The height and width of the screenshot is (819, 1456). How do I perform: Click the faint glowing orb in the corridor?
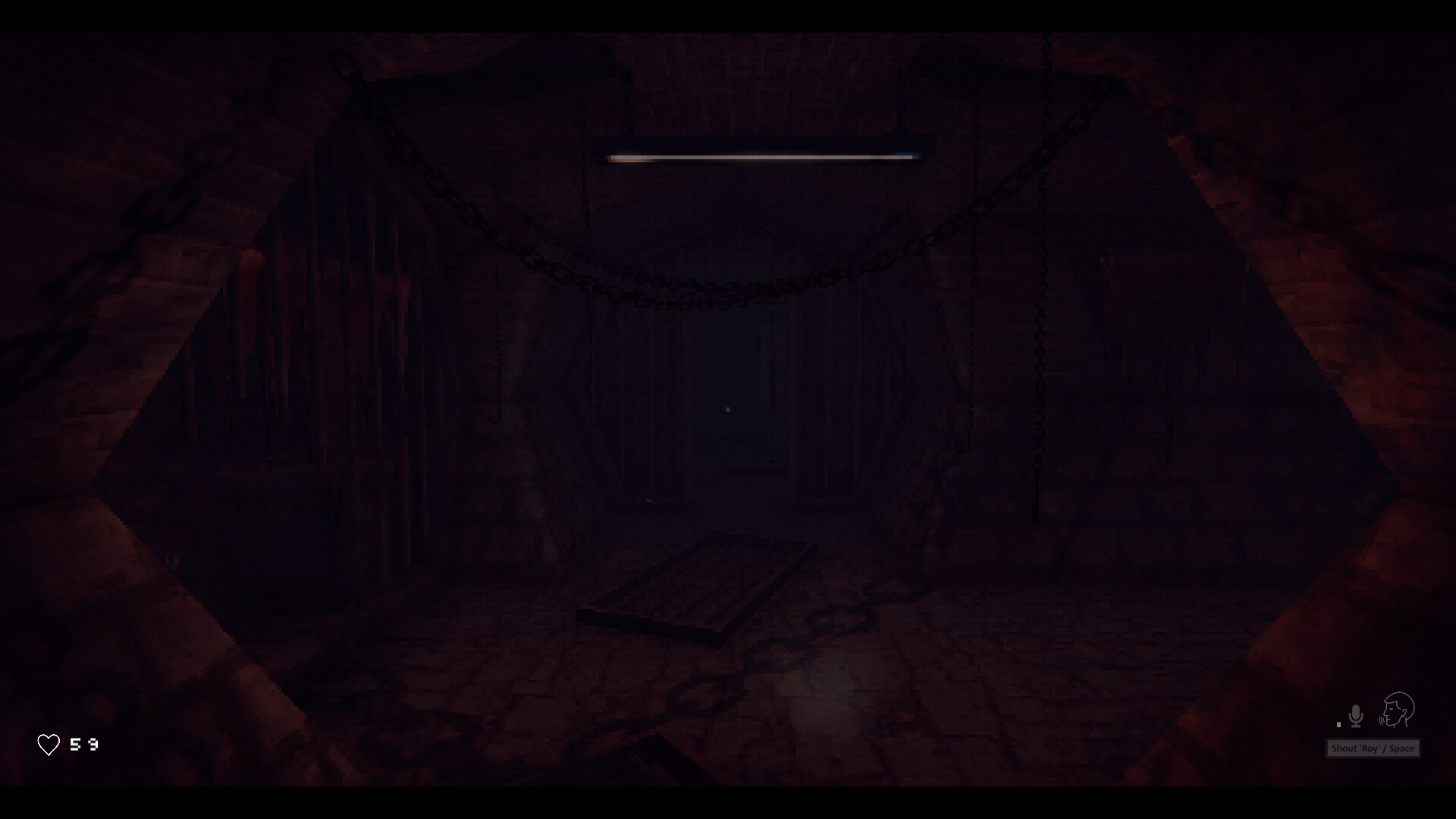728,409
